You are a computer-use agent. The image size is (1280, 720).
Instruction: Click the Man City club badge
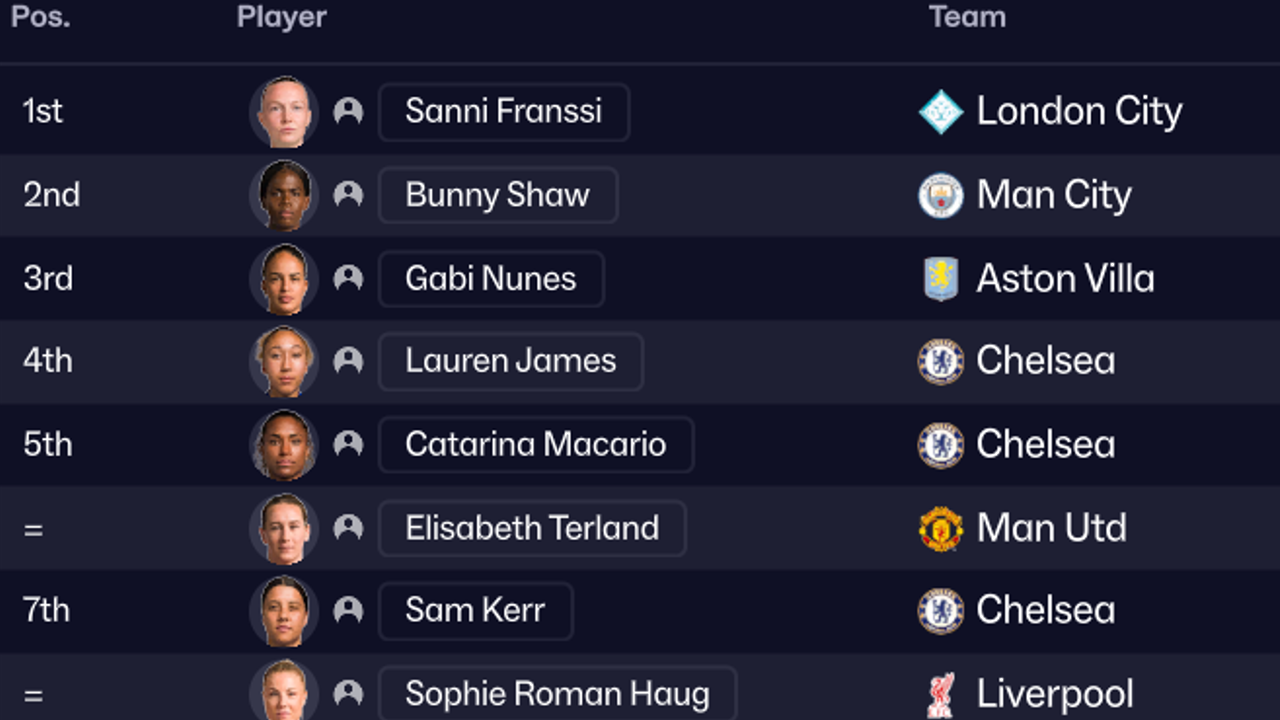[942, 196]
